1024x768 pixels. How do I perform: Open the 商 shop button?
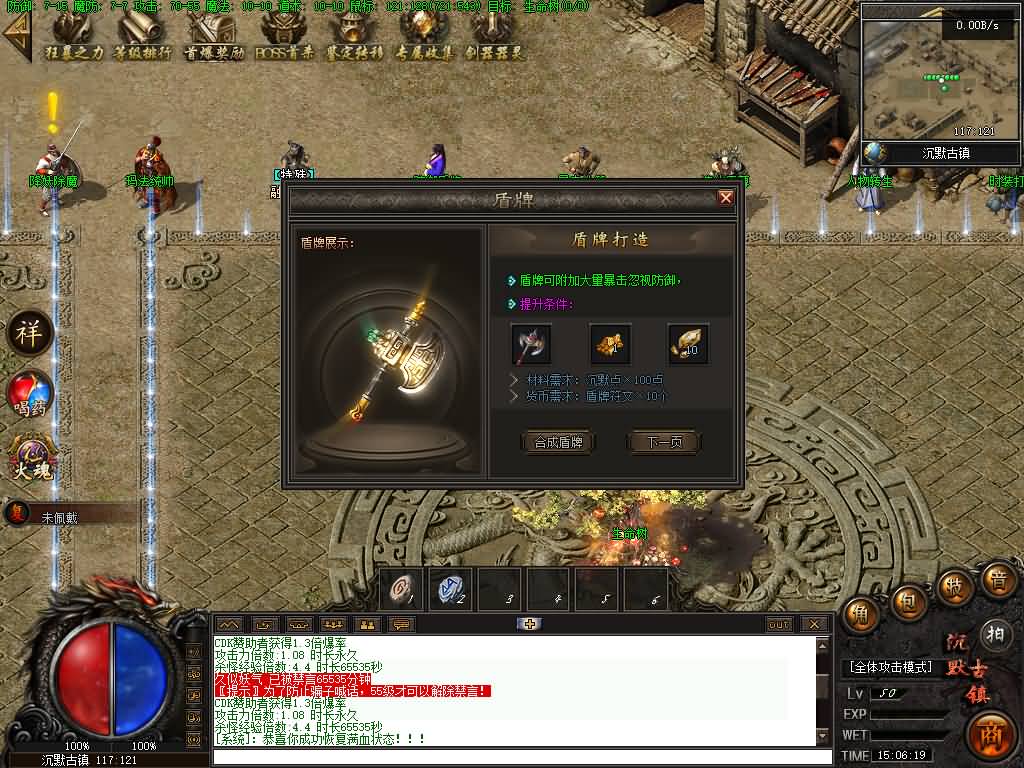point(992,733)
